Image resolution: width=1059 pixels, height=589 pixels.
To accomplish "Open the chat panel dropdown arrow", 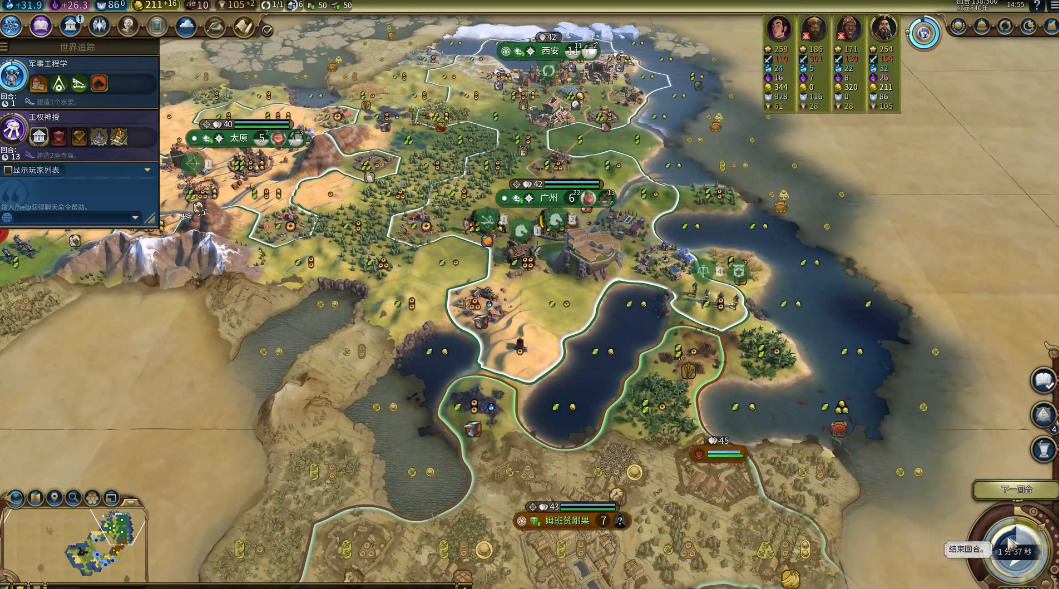I will pyautogui.click(x=136, y=217).
